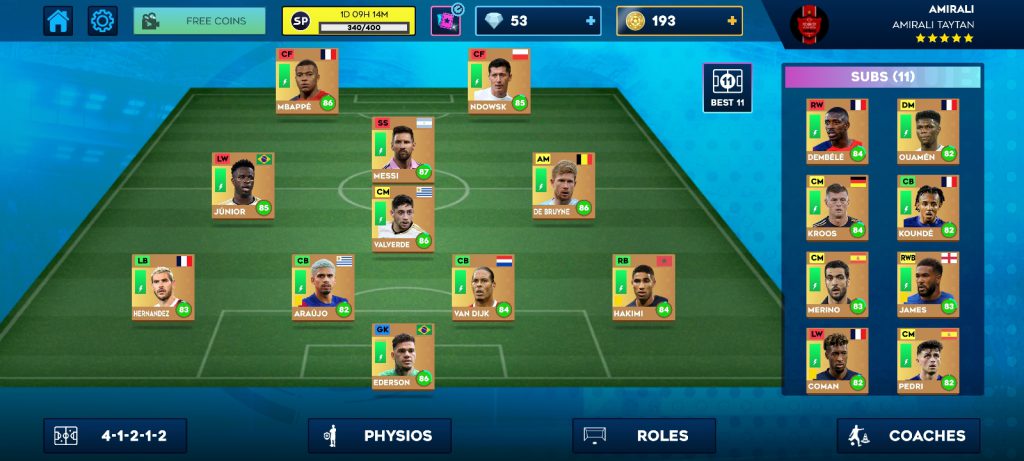The image size is (1024, 461).
Task: Choose De Bruyne's player card
Action: (x=563, y=185)
